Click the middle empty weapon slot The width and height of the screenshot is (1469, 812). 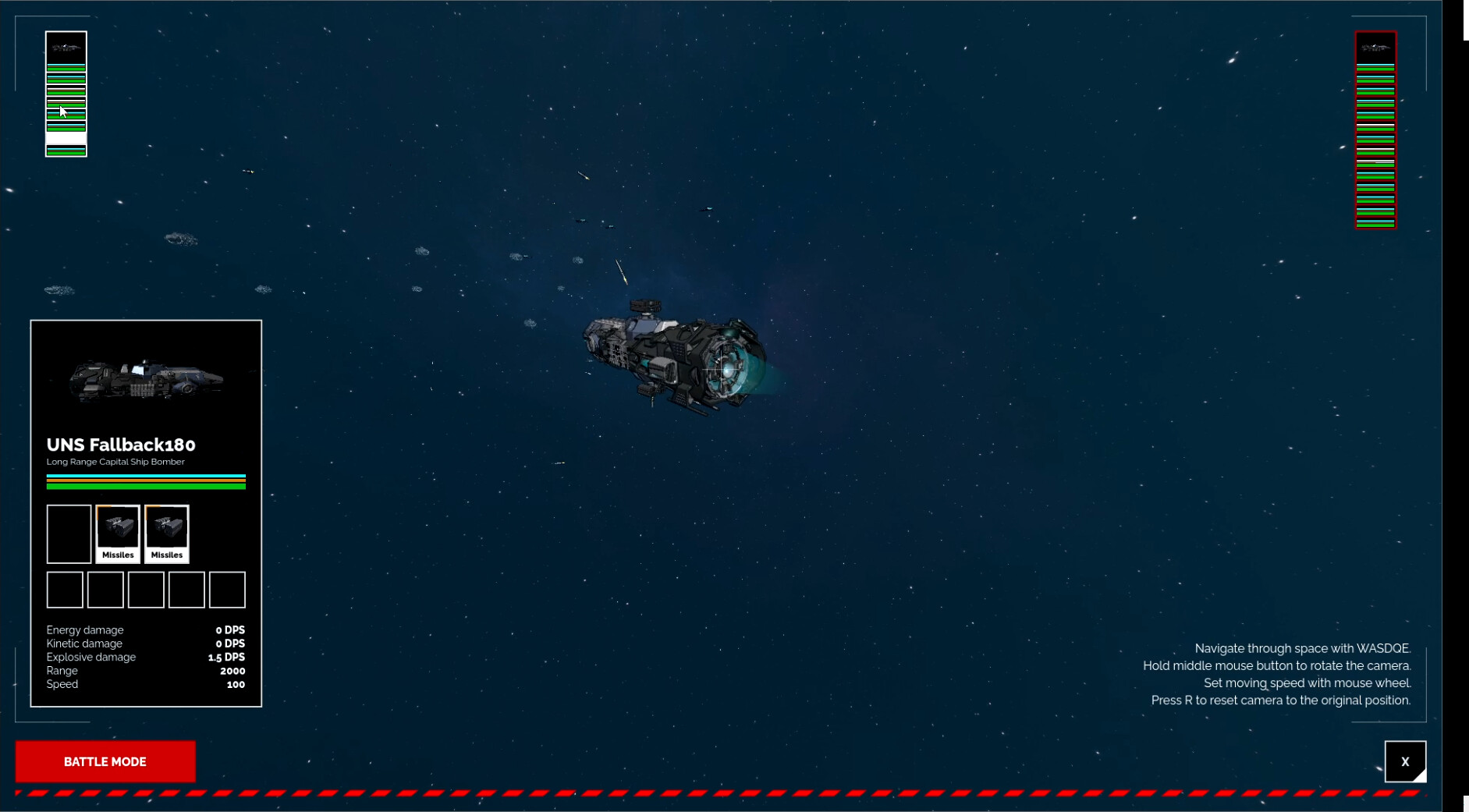[x=146, y=590]
